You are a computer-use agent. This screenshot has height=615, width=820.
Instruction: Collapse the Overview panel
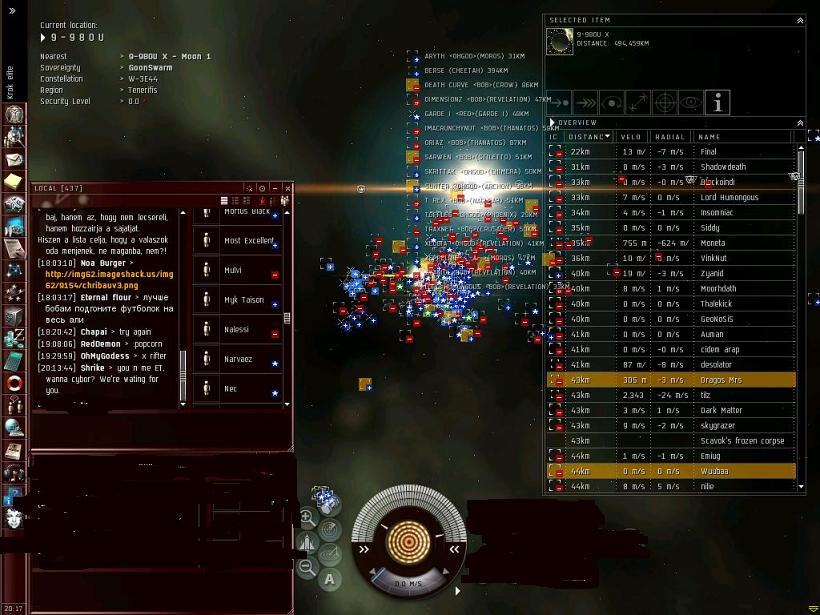(x=799, y=123)
